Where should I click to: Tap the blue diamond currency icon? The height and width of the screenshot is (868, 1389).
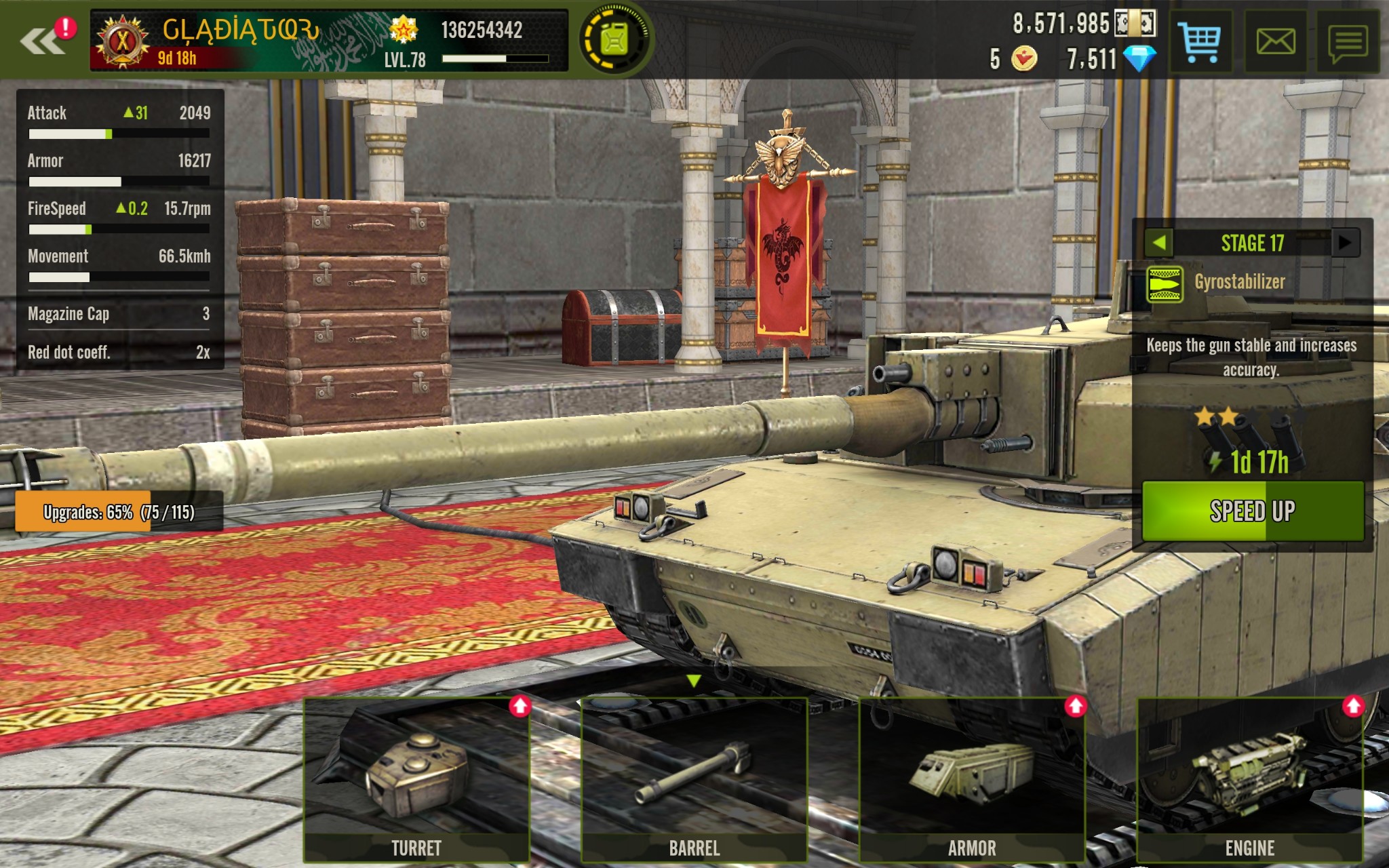point(1139,59)
